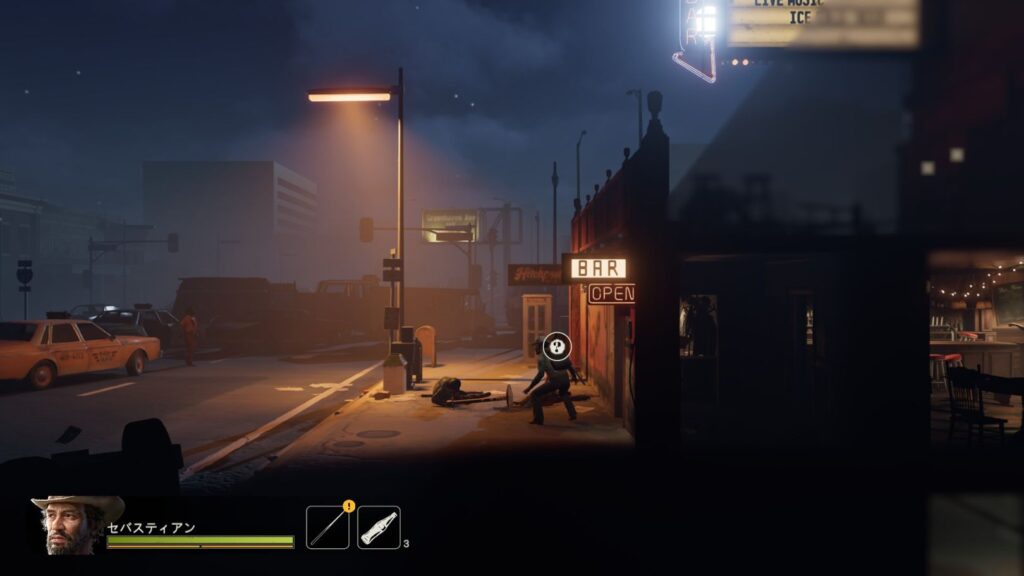This screenshot has width=1024, height=576.
Task: Click the question mark interaction marker
Action: (557, 347)
